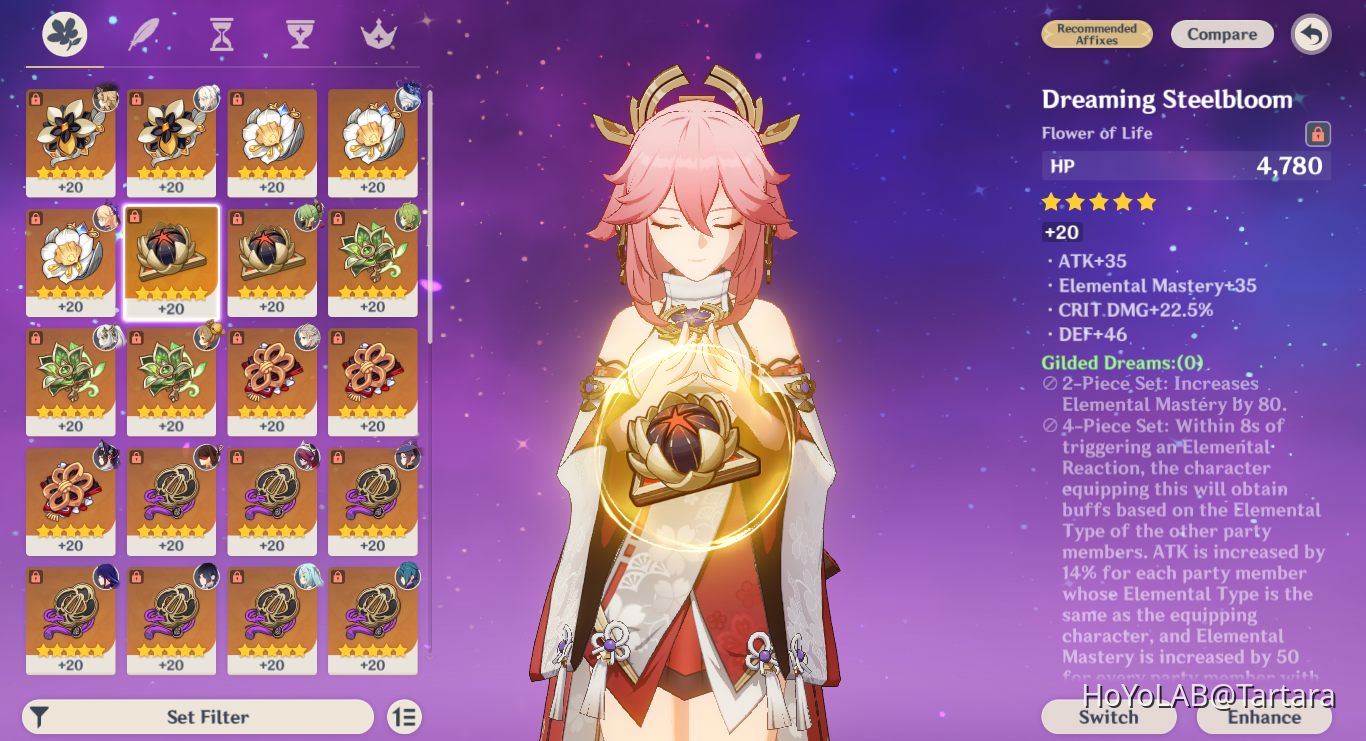Open the Sands of Eon hourglass tab
Screen dimensions: 1366x741
219,33
